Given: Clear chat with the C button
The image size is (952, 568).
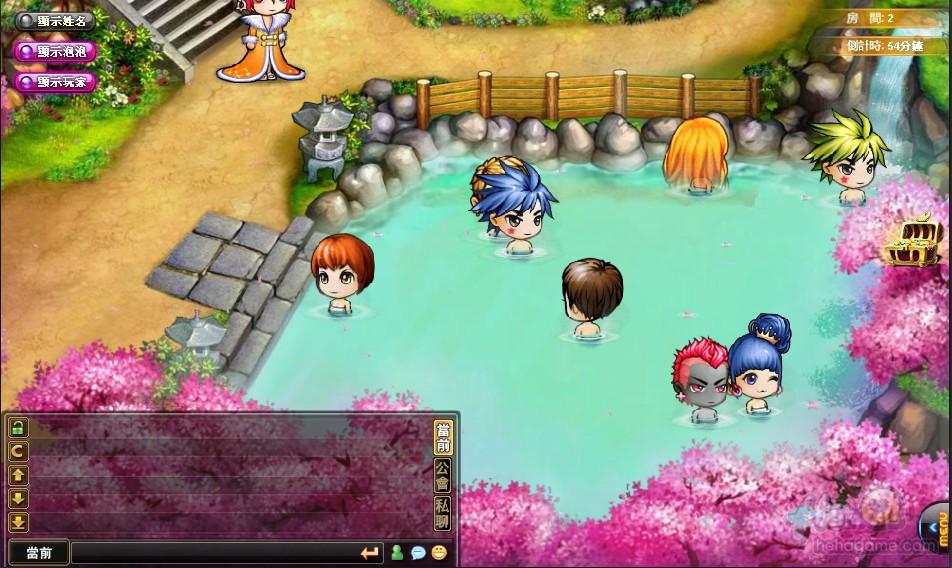Looking at the screenshot, I should coord(18,451).
